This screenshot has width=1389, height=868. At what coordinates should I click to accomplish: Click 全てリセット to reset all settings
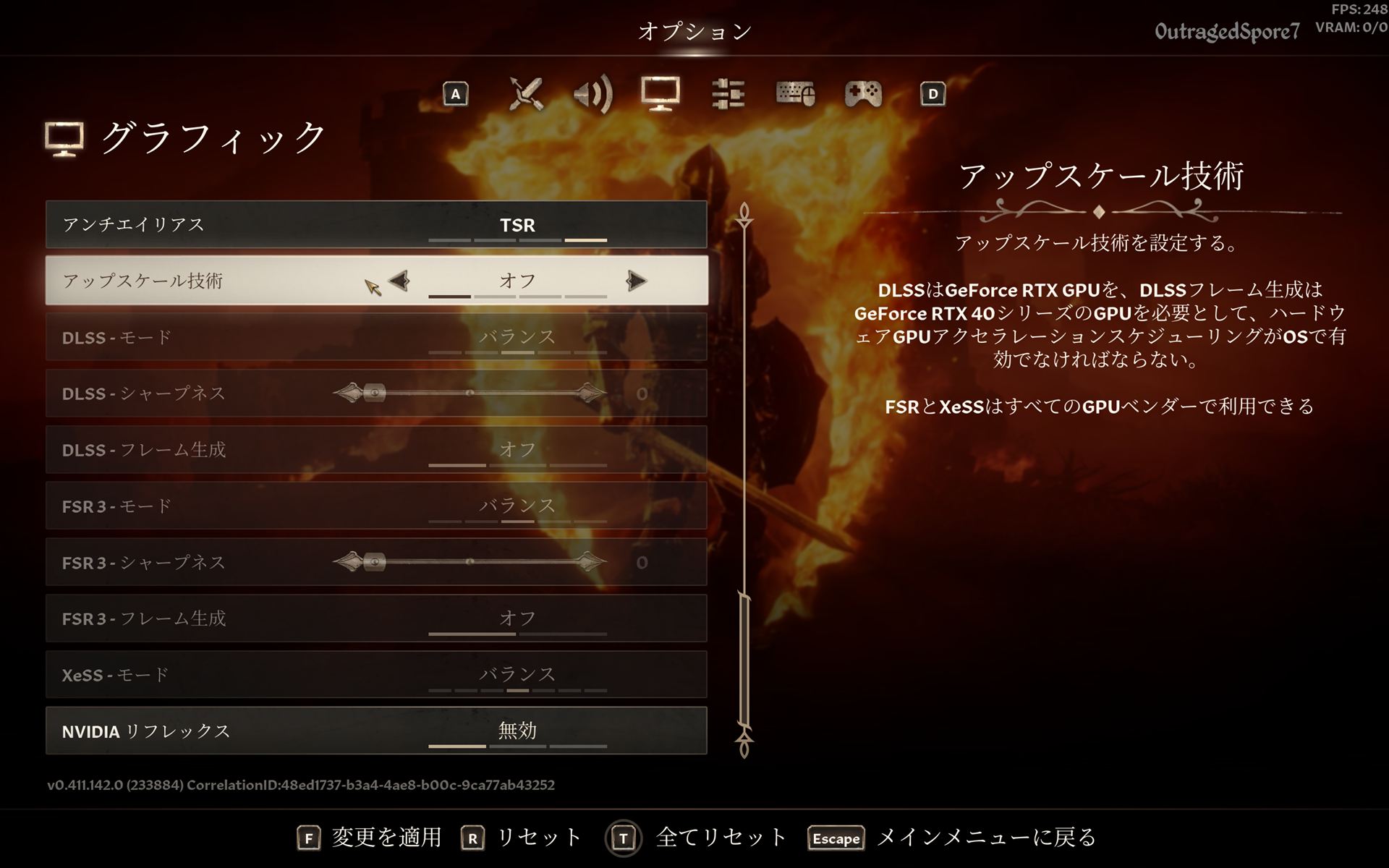click(x=718, y=838)
